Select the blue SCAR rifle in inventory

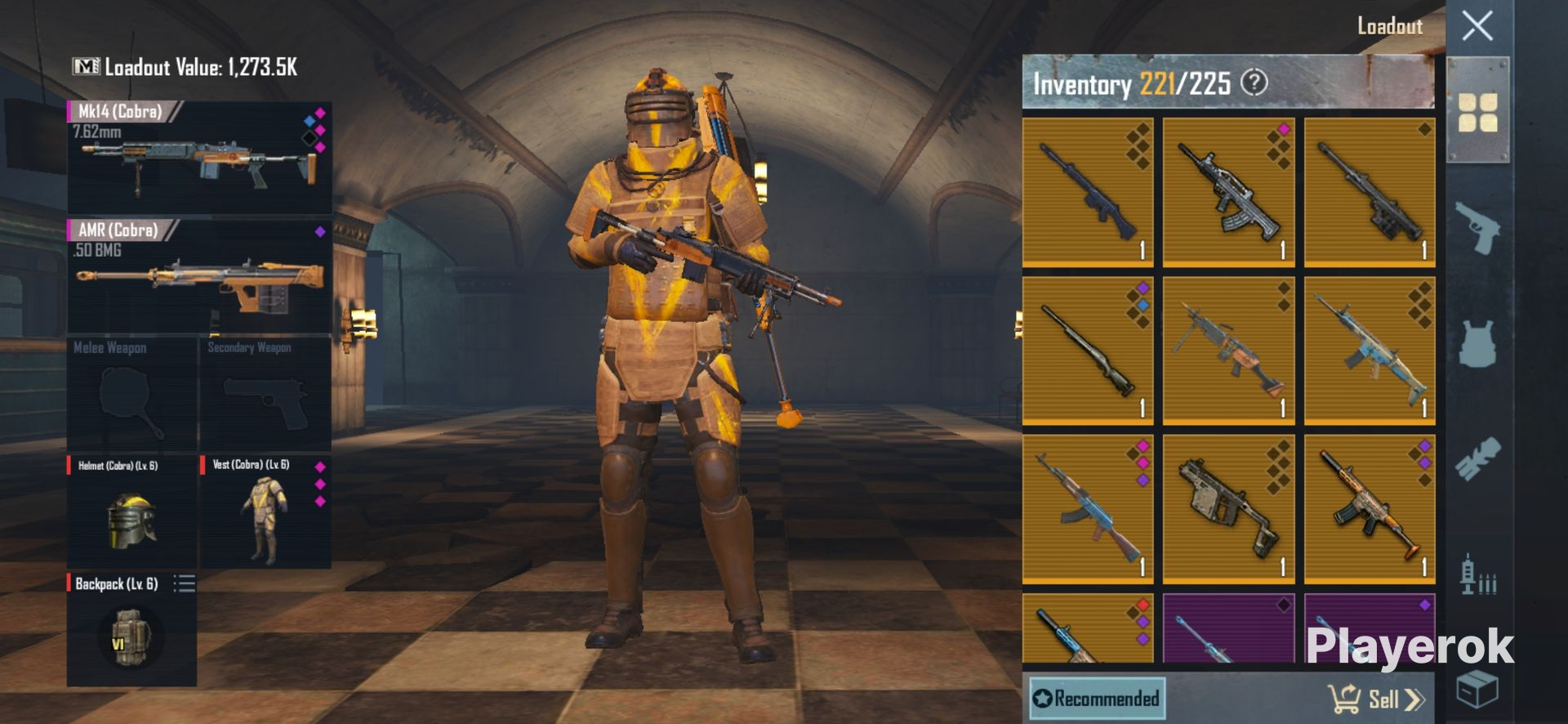1370,351
